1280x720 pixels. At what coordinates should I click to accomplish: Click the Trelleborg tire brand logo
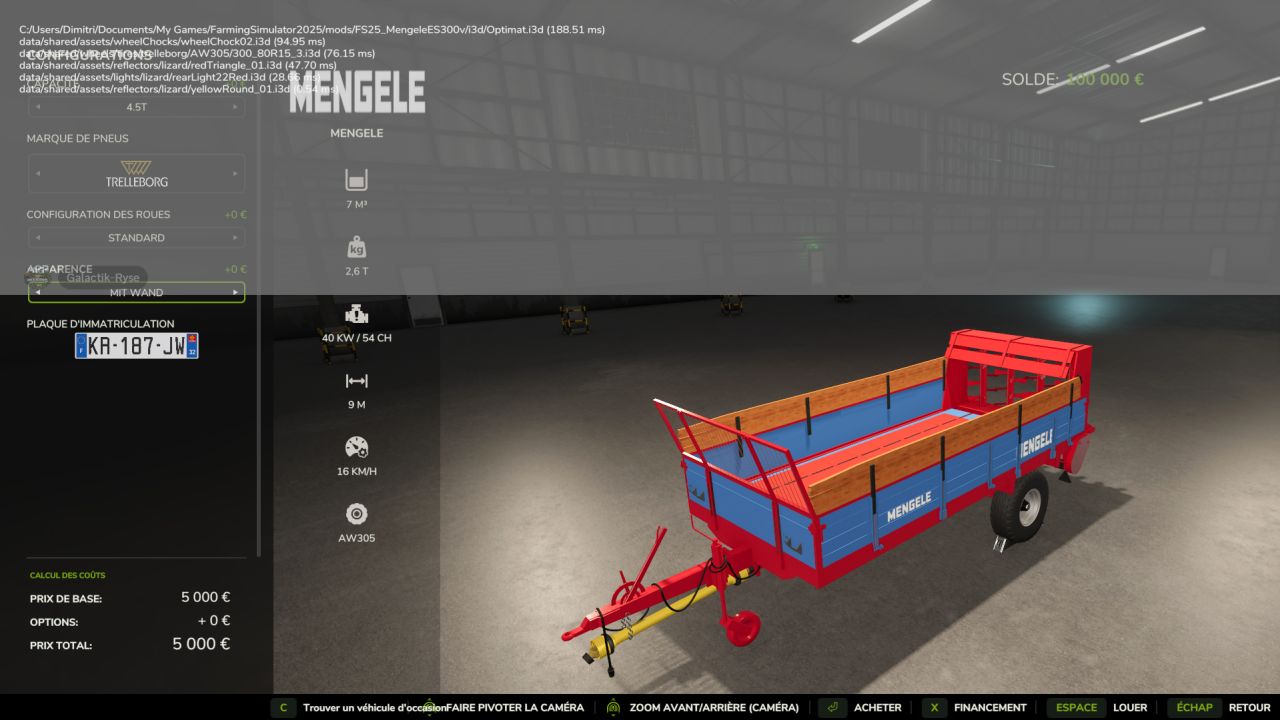(137, 173)
